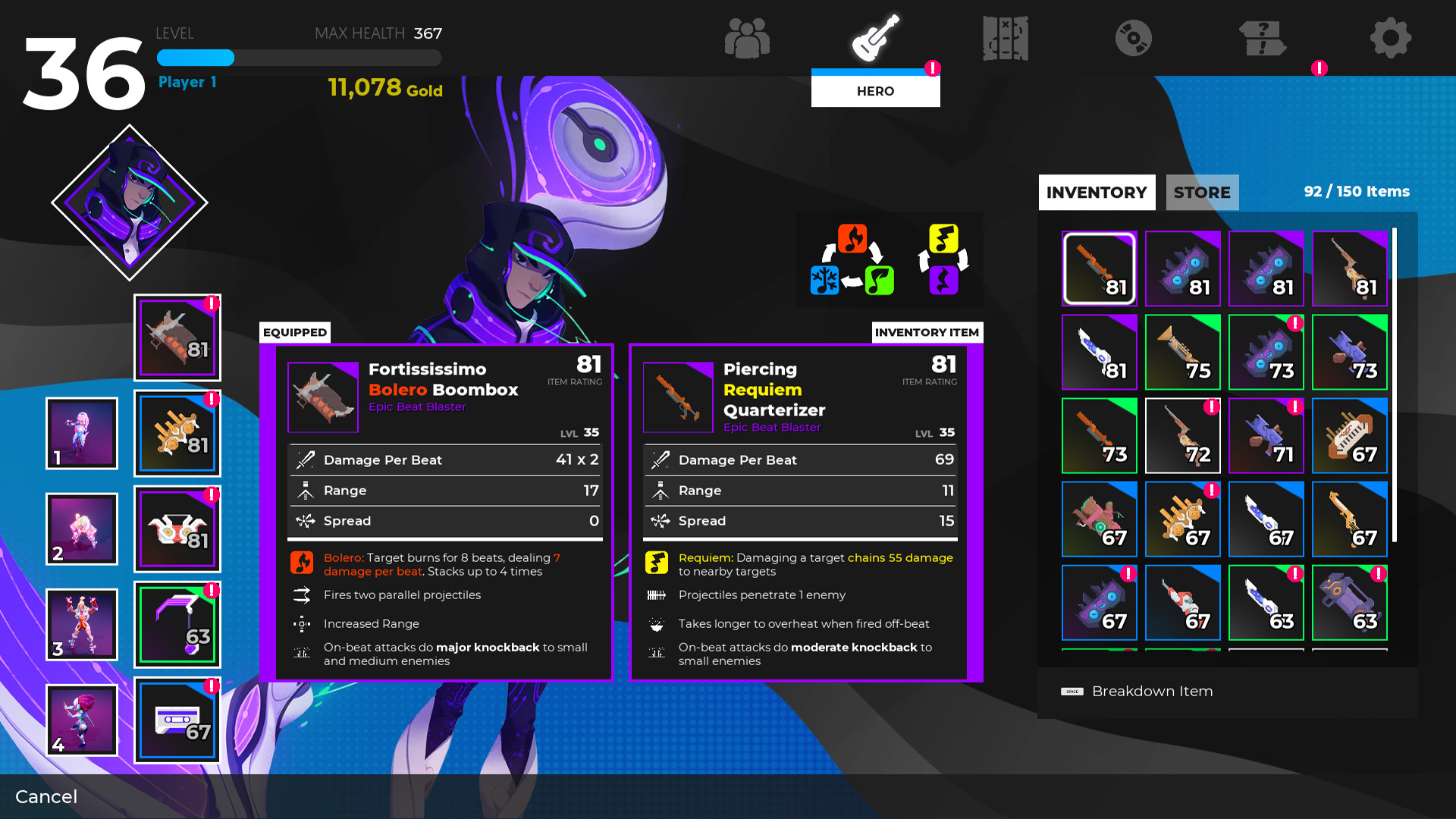Click the Cancel button
The height and width of the screenshot is (819, 1456).
pyautogui.click(x=46, y=797)
